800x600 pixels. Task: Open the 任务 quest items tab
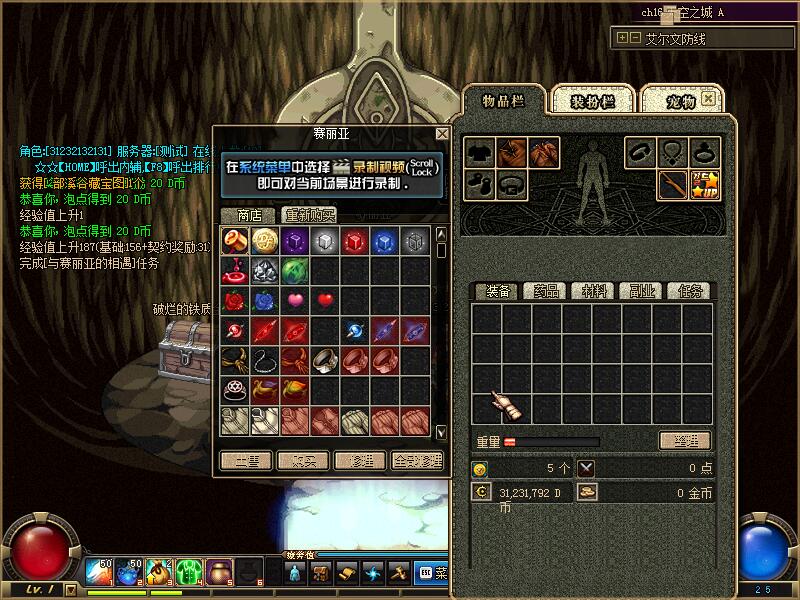click(688, 291)
